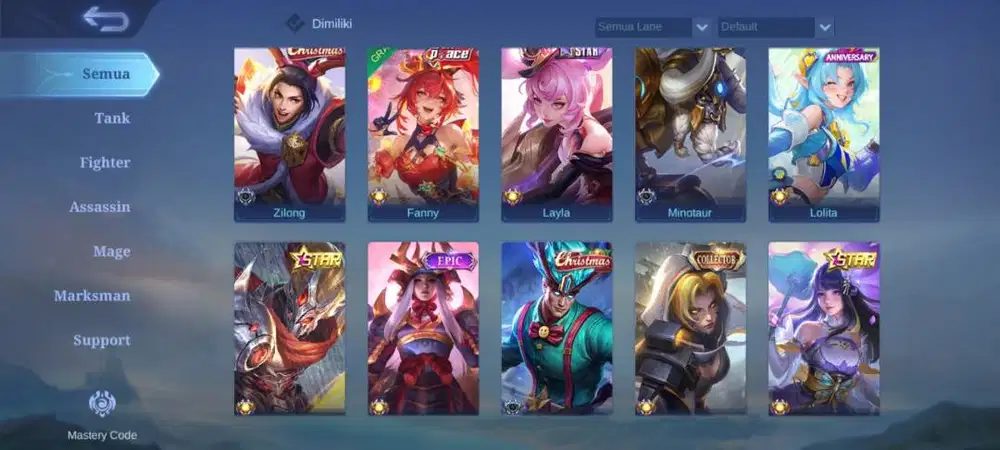Viewport: 1000px width, 450px height.
Task: Open the Semua Lane dropdown
Action: (653, 27)
